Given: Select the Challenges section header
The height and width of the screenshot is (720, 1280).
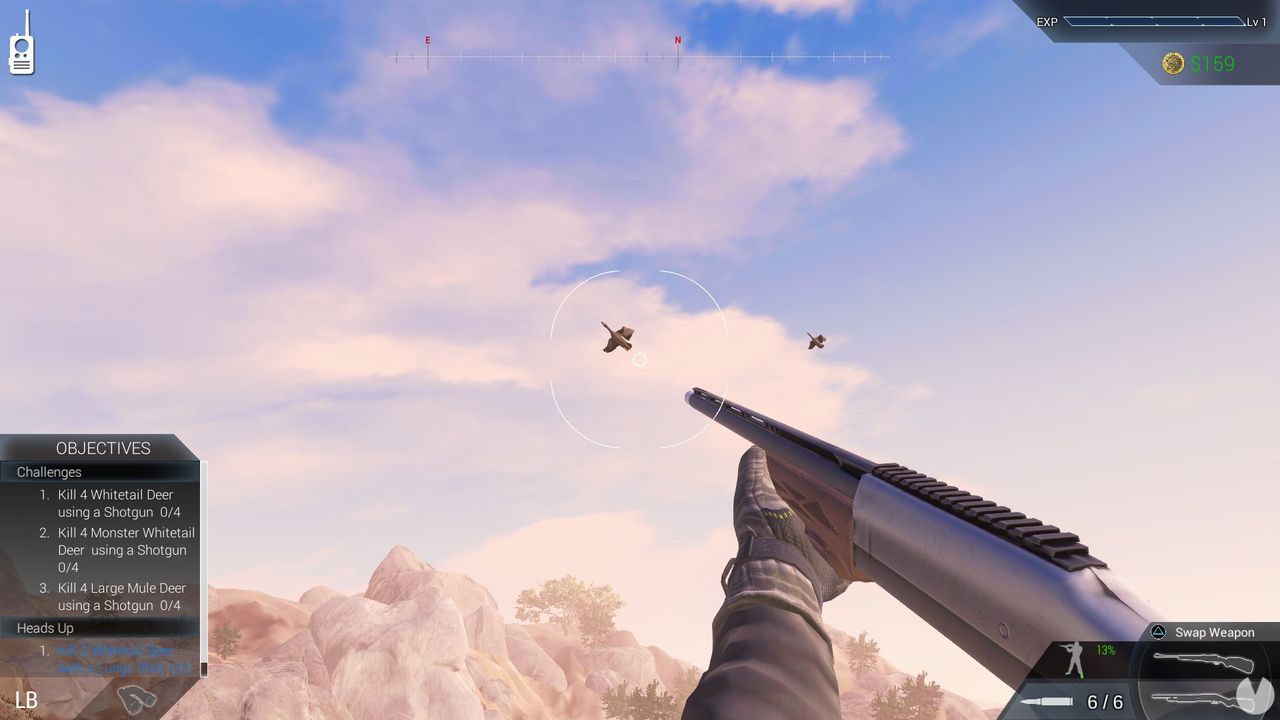Looking at the screenshot, I should click(48, 472).
